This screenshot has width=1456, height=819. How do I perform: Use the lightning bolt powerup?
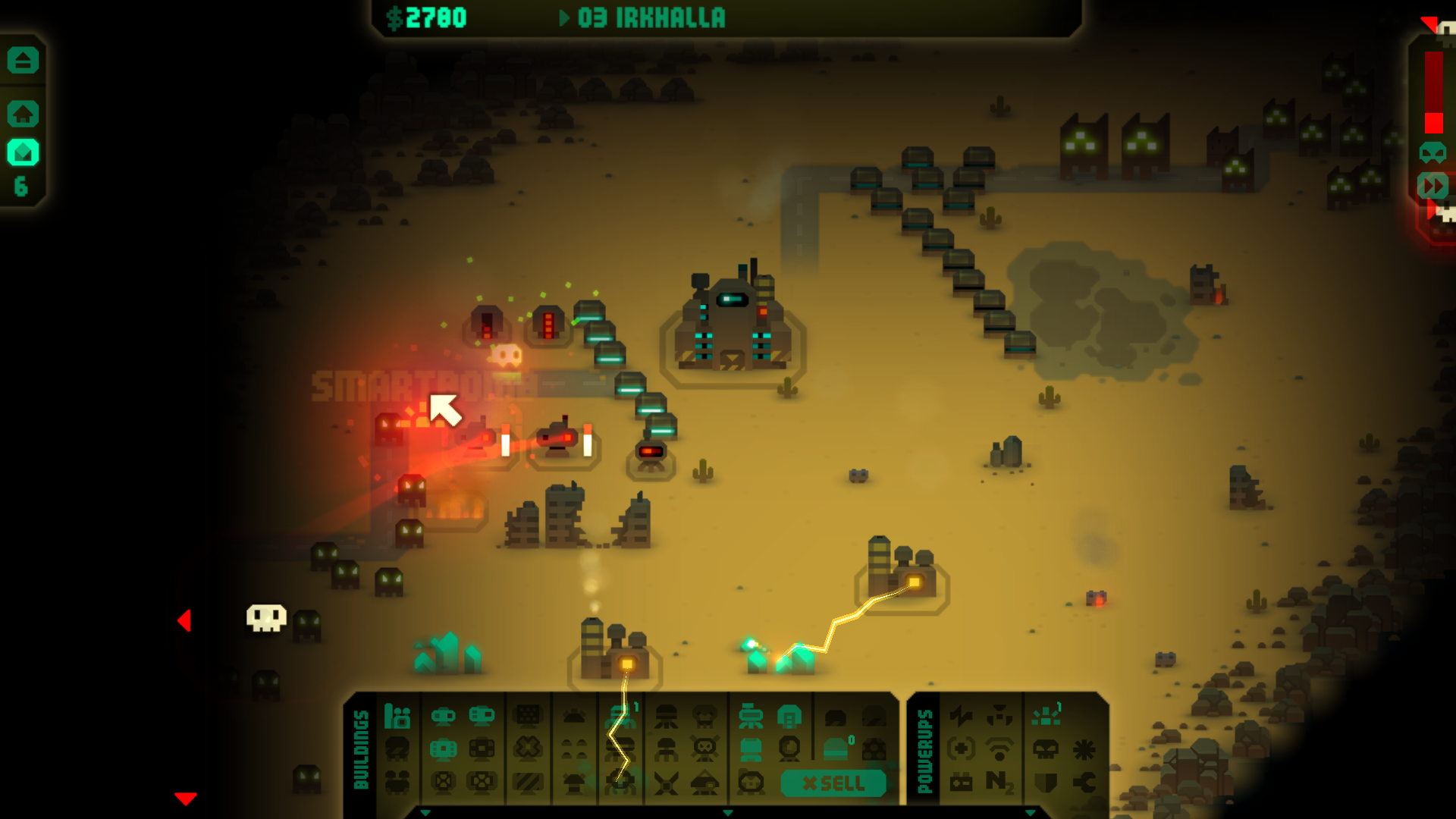point(961,716)
